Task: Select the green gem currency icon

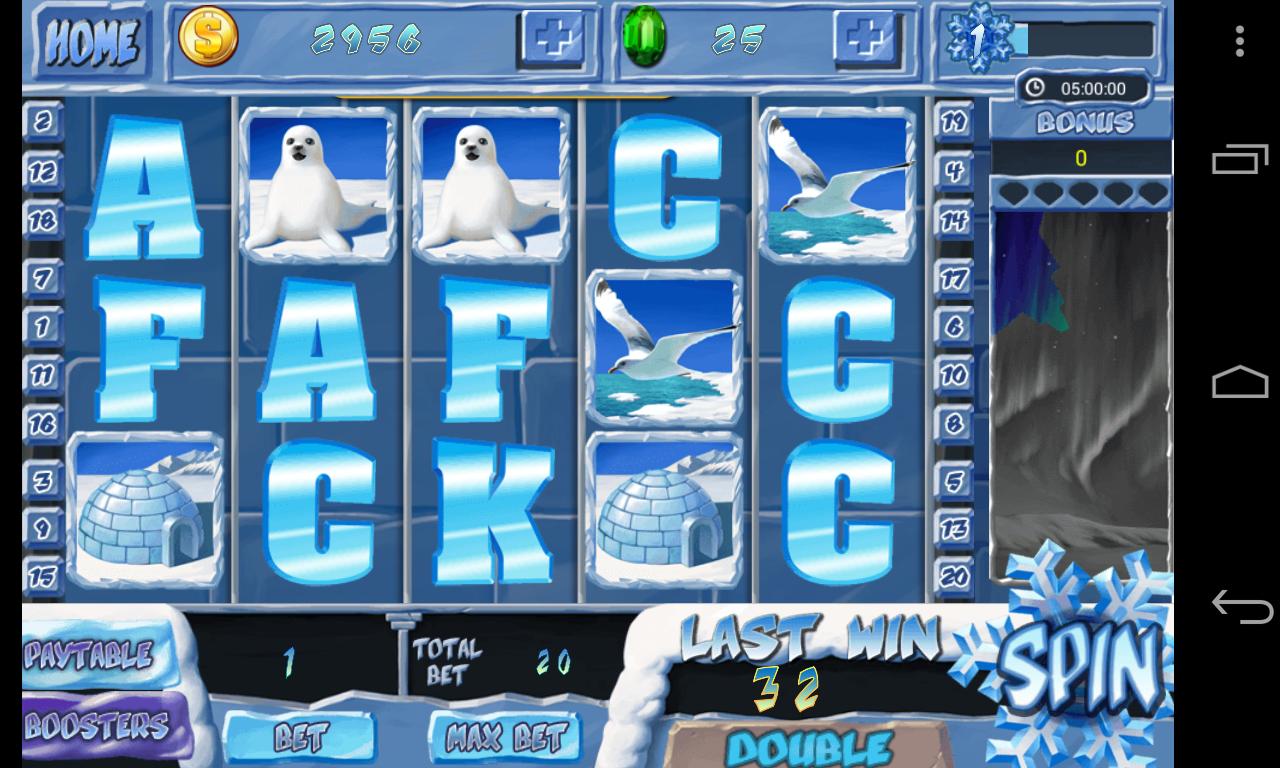Action: (x=645, y=35)
